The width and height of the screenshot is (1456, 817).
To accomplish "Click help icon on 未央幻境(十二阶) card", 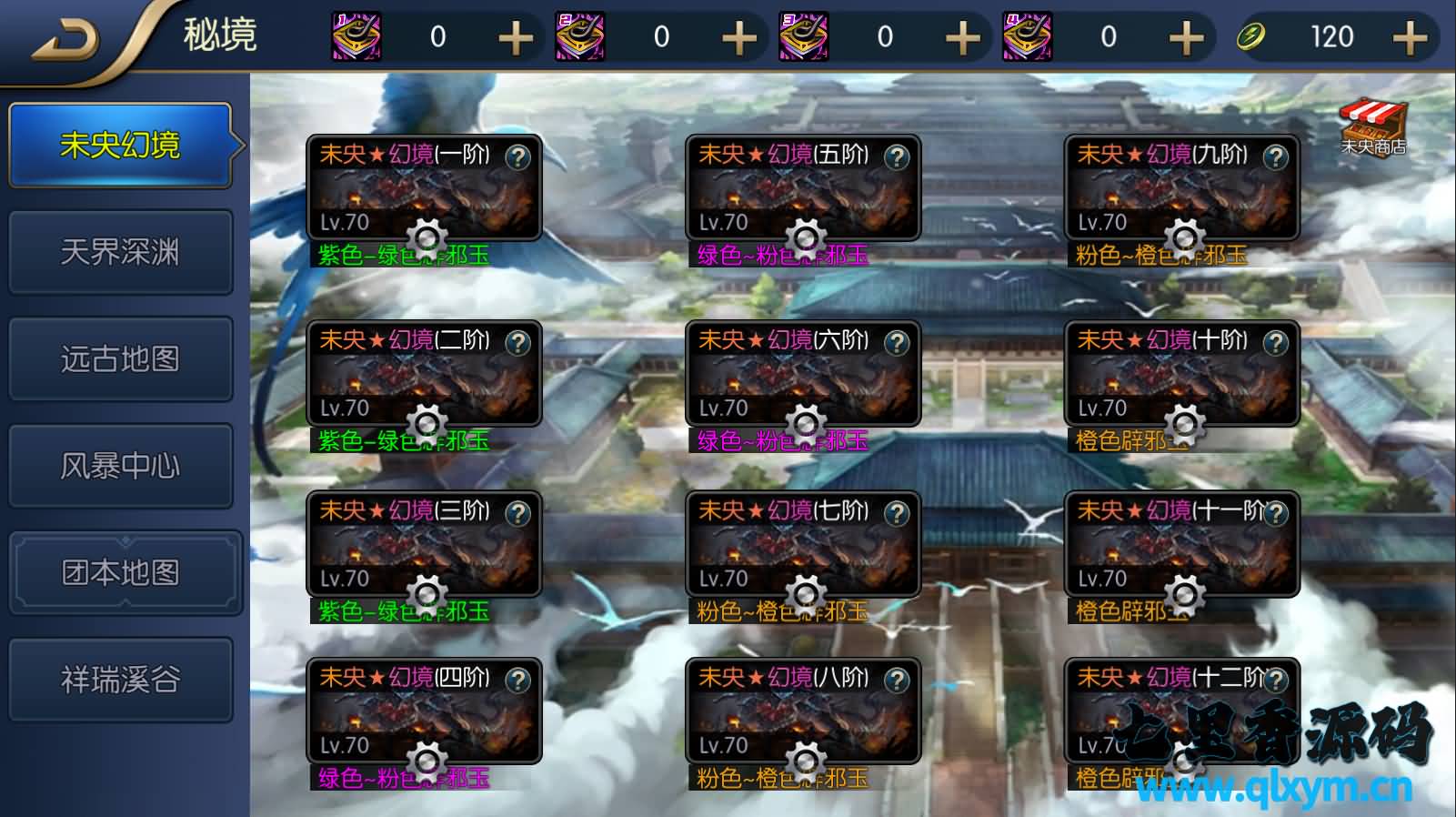I will point(1274,681).
